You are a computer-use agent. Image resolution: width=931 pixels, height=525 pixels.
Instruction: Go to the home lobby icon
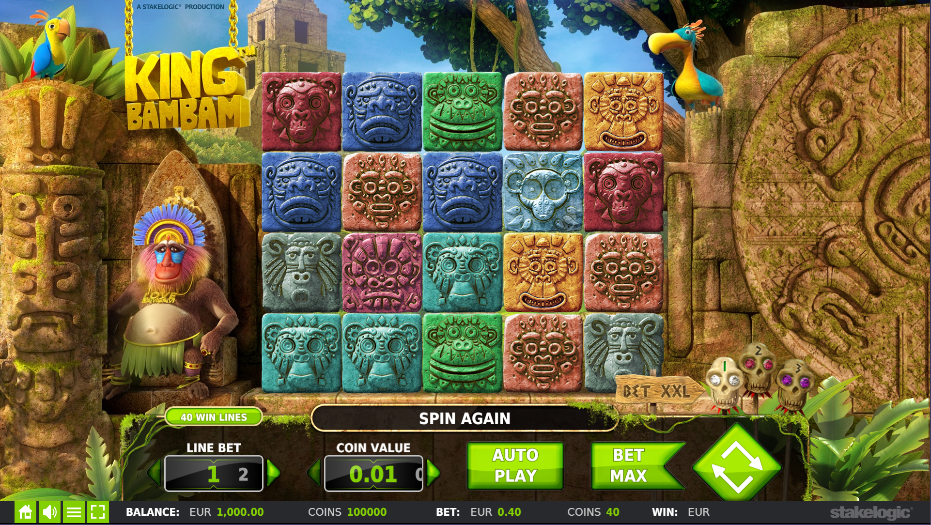coord(25,512)
